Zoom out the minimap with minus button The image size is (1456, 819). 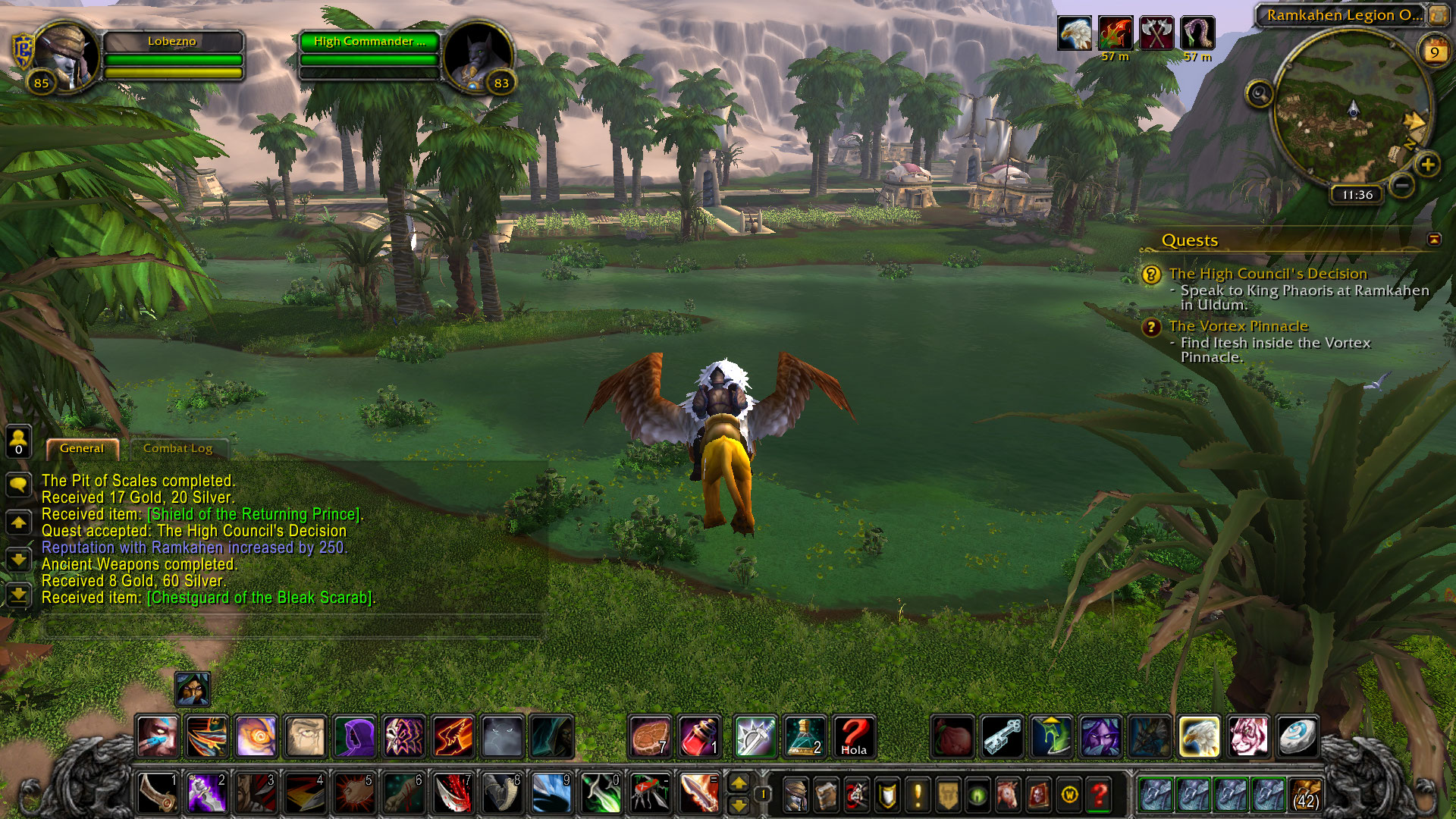tap(1402, 184)
